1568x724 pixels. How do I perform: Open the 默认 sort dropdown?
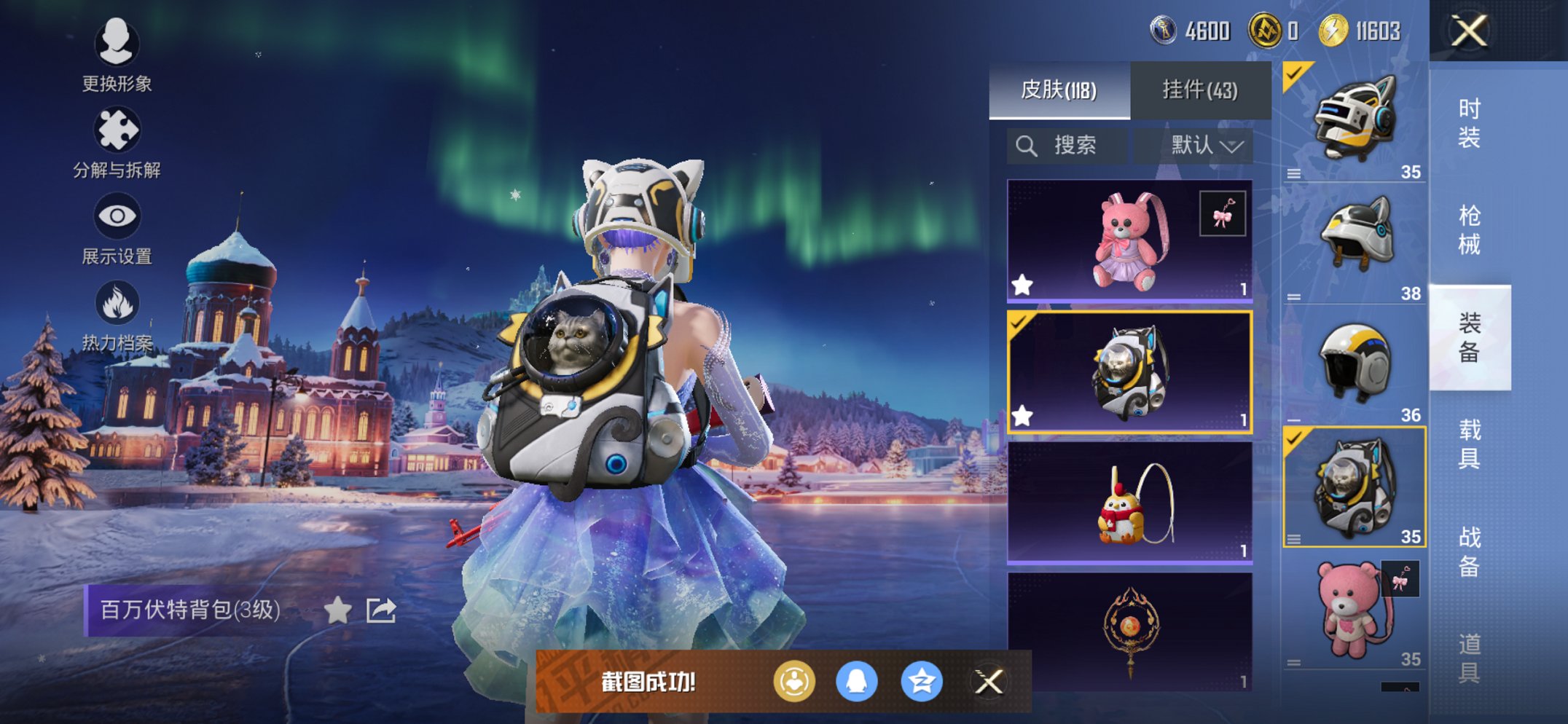[x=1206, y=146]
